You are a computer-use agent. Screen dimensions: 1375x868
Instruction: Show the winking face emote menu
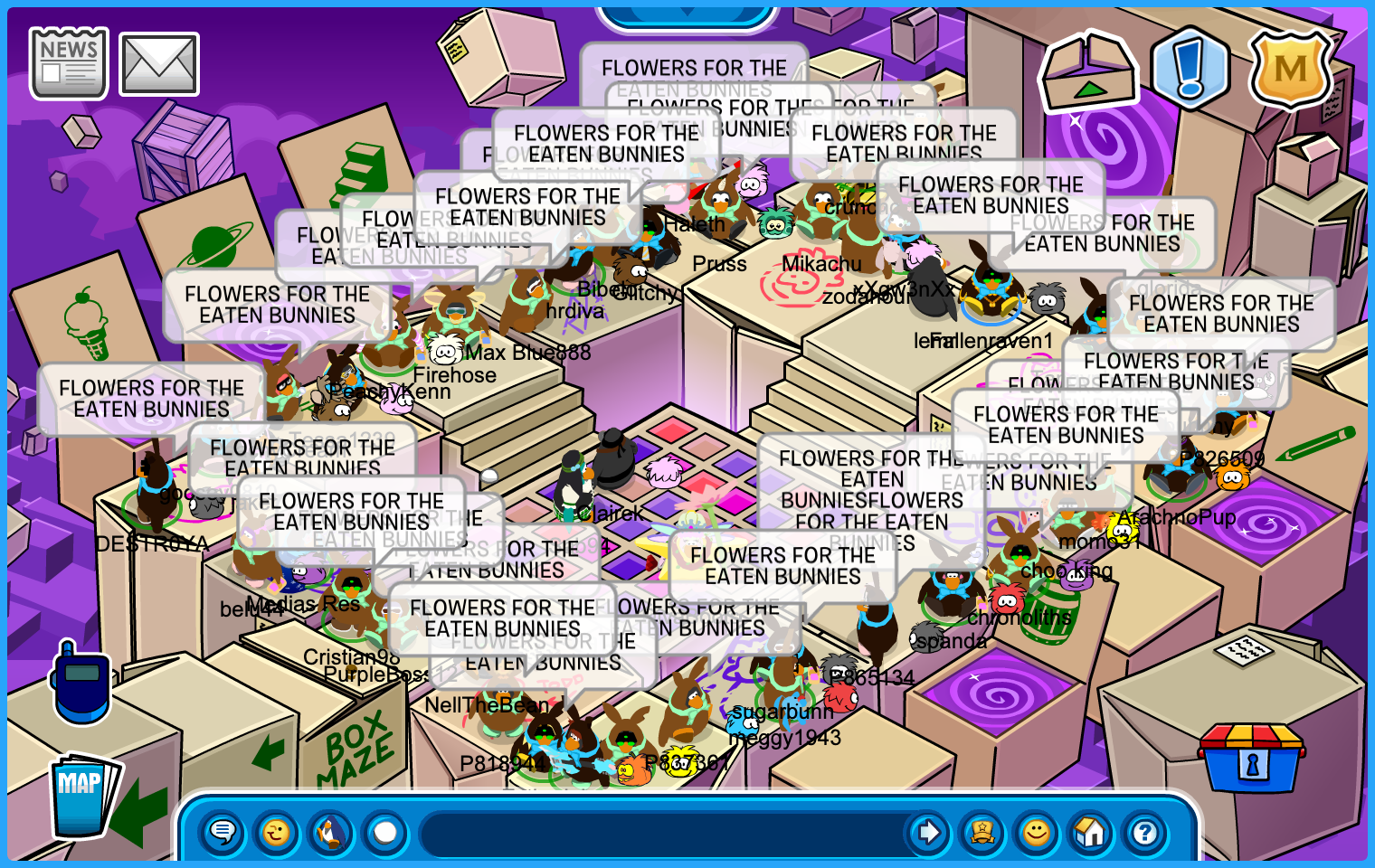[277, 832]
